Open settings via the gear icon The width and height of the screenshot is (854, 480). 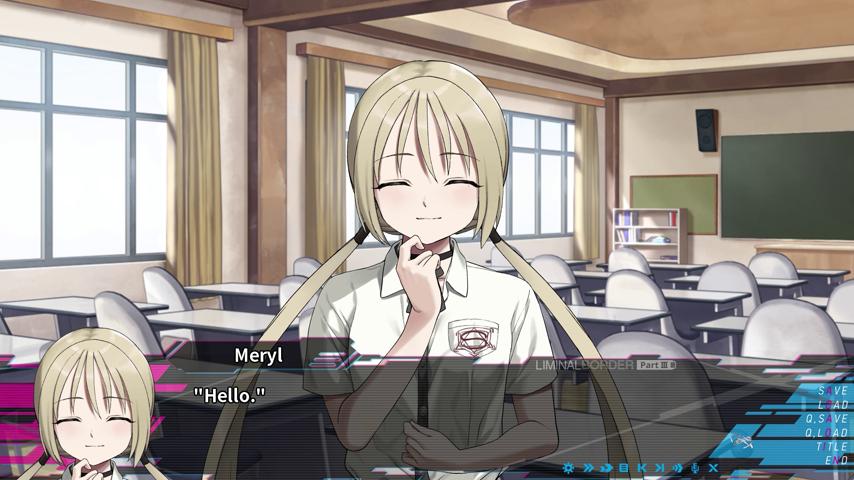click(x=569, y=467)
